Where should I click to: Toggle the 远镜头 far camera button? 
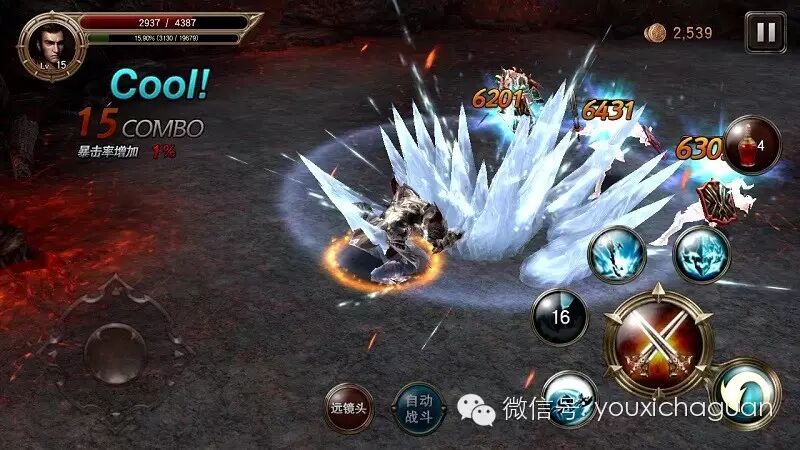pos(351,408)
